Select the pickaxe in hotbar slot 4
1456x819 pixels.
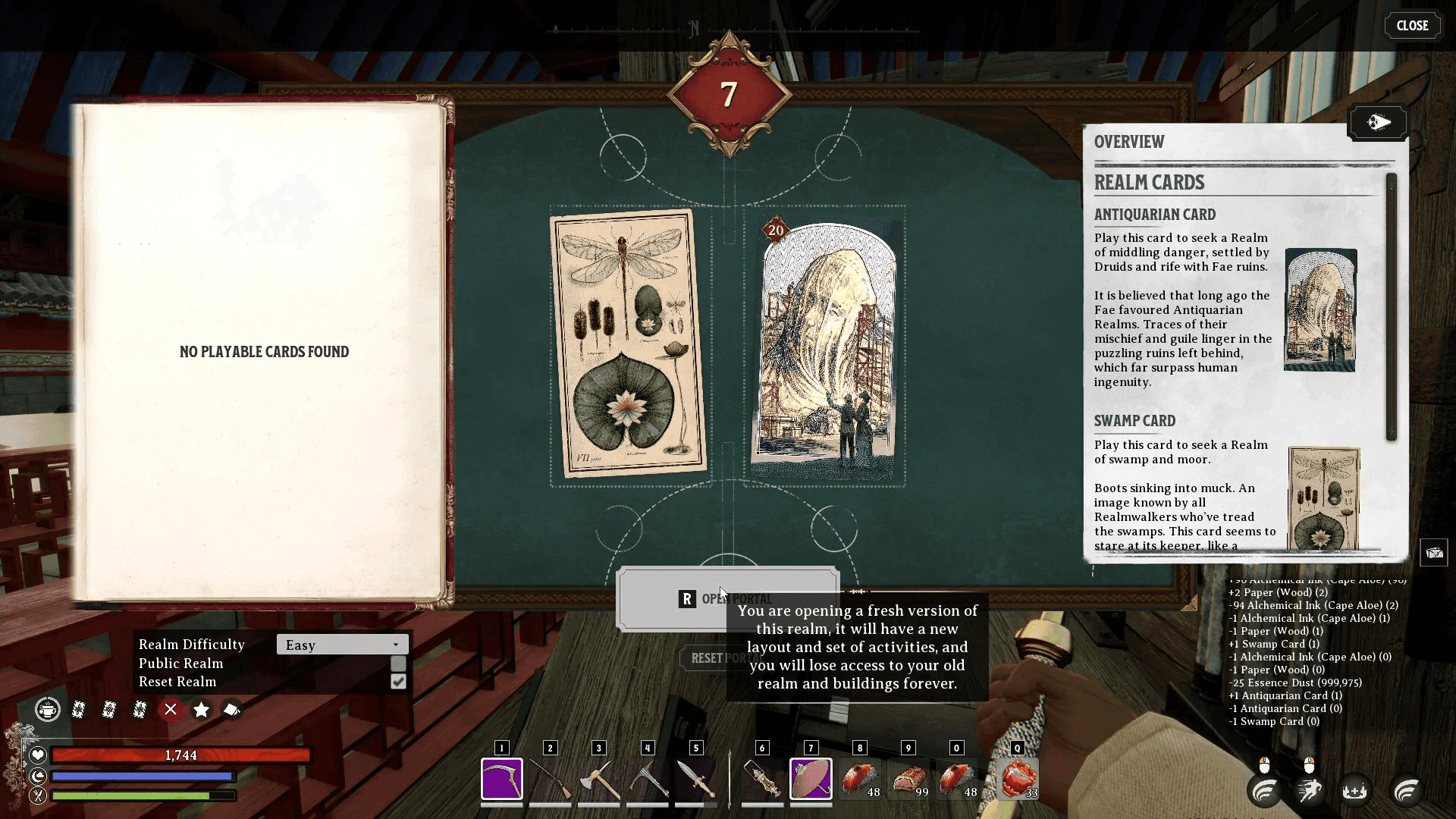(x=647, y=779)
